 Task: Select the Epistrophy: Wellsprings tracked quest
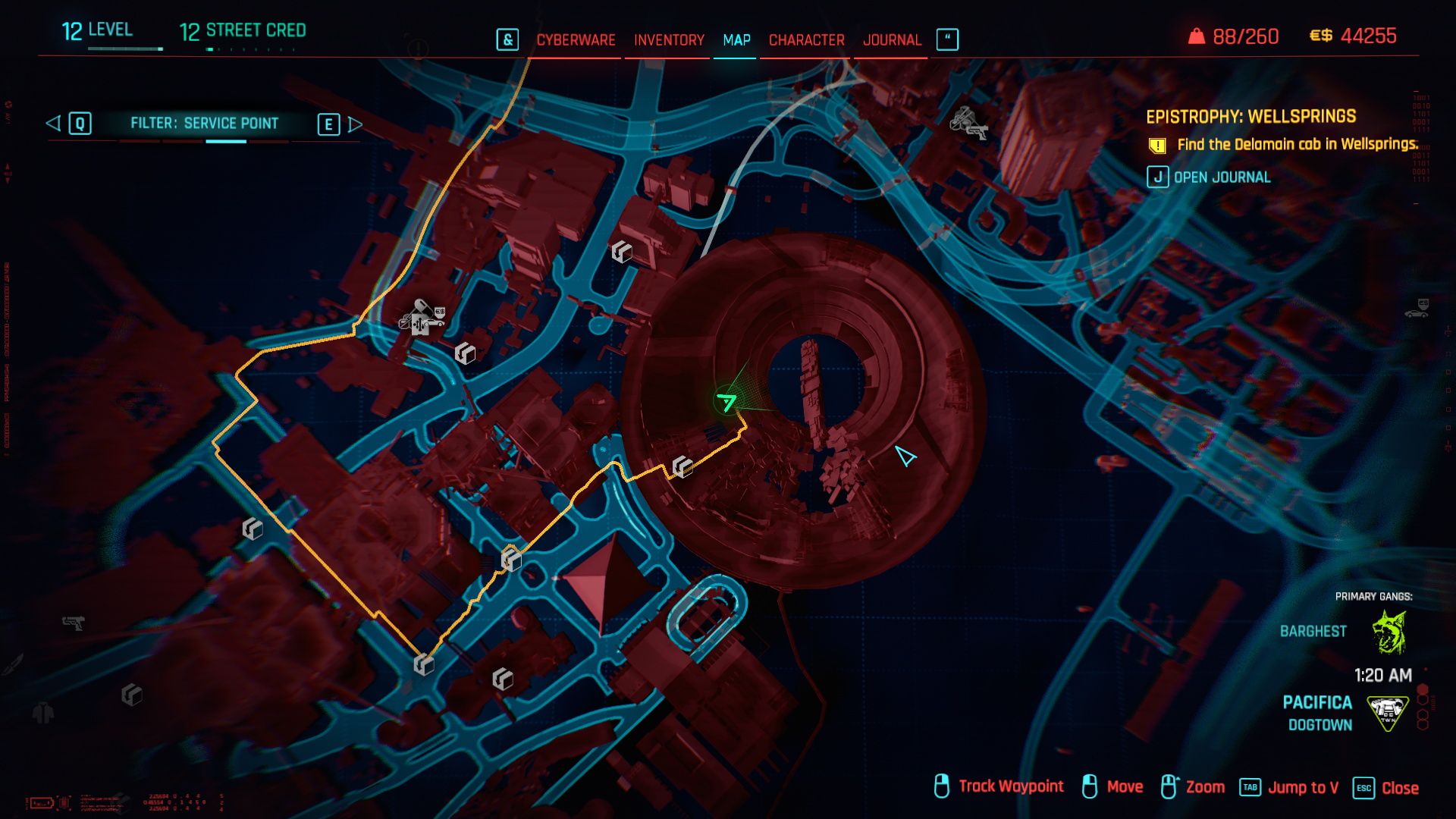(1250, 117)
